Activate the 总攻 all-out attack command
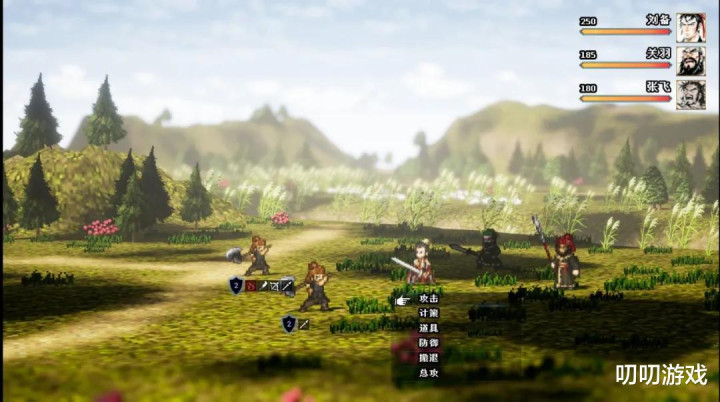Viewport: 720px width, 402px height. [428, 372]
